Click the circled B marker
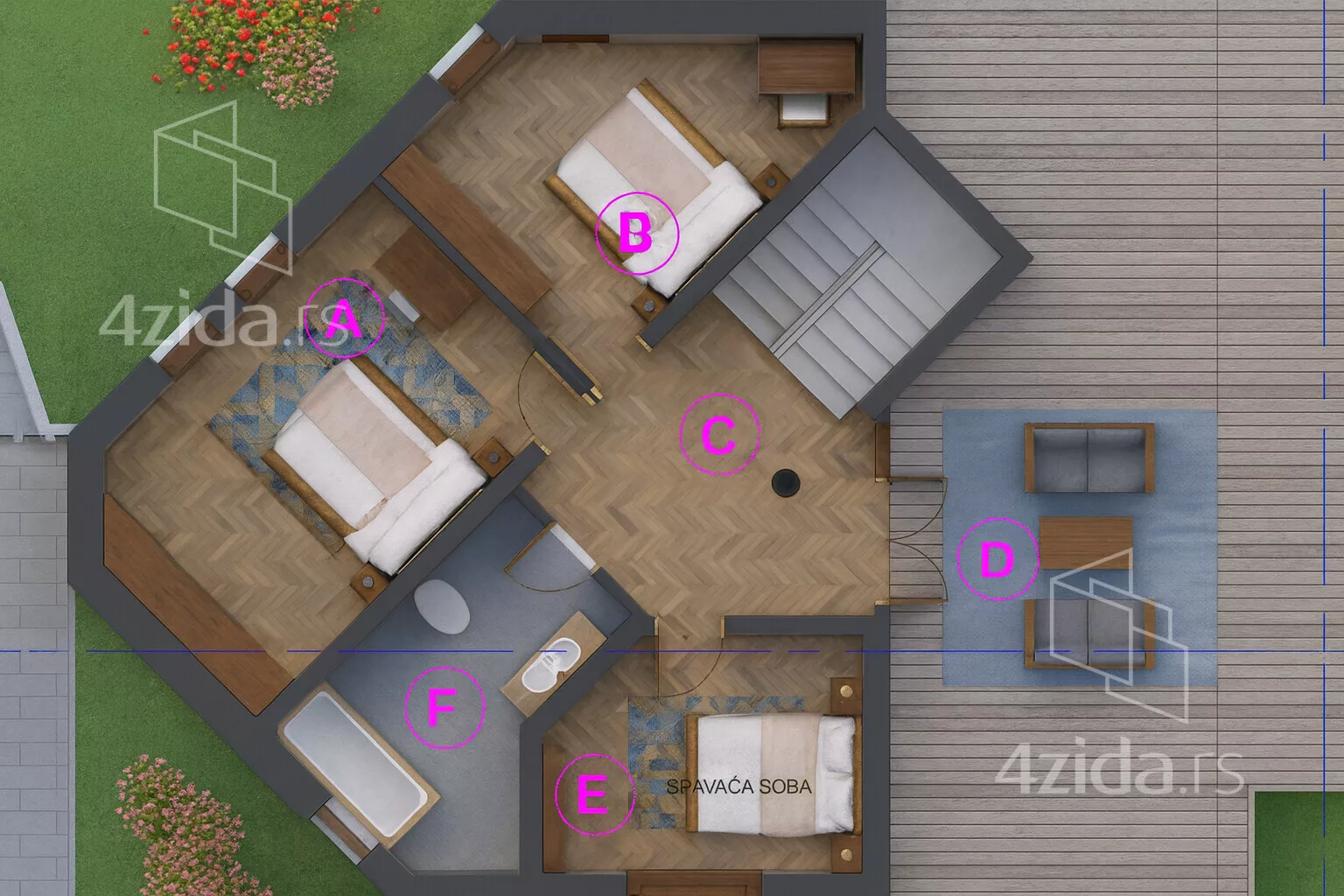1344x896 pixels. (636, 233)
